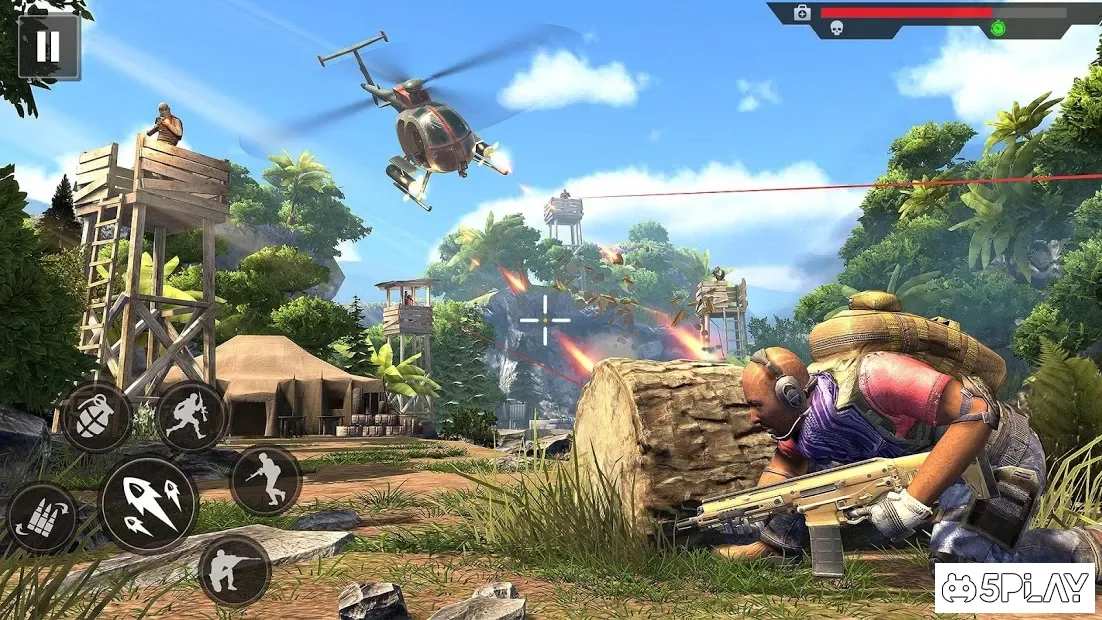1102x620 pixels.
Task: Fire weapon with the bullets button
Action: [x=149, y=505]
